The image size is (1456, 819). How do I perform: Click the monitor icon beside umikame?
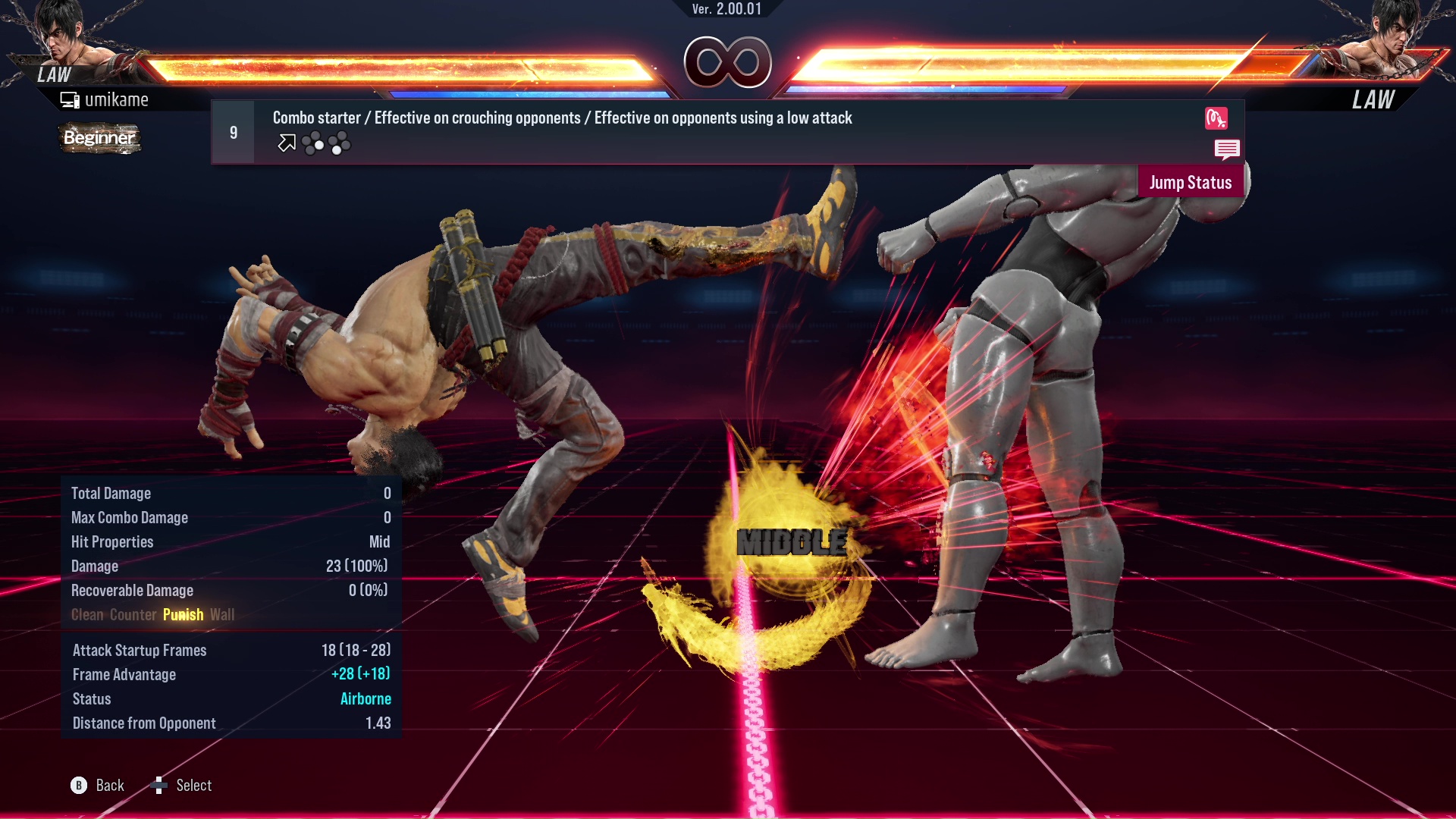(x=70, y=99)
